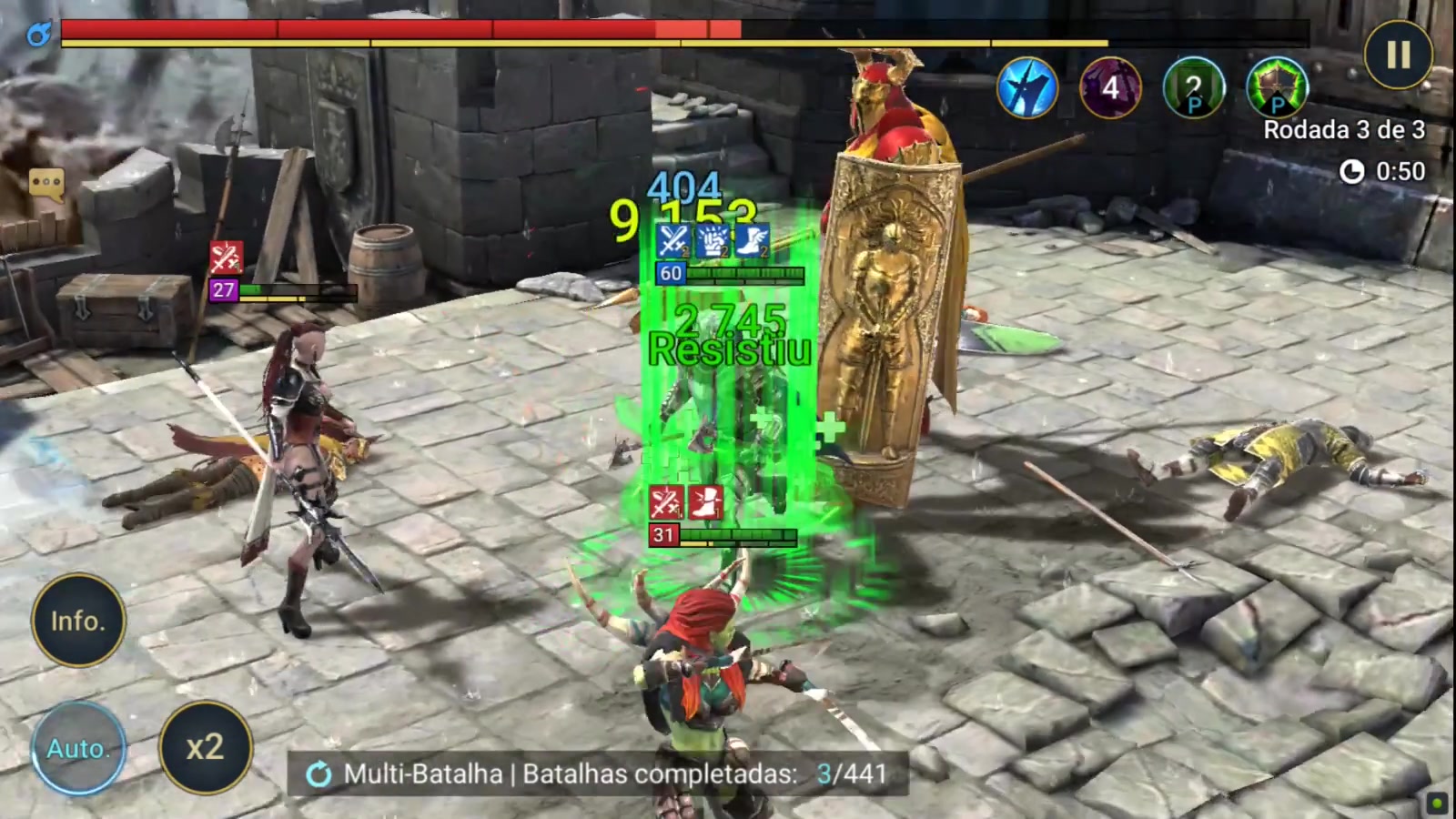Select the green shield passive skill icon

1278,88
